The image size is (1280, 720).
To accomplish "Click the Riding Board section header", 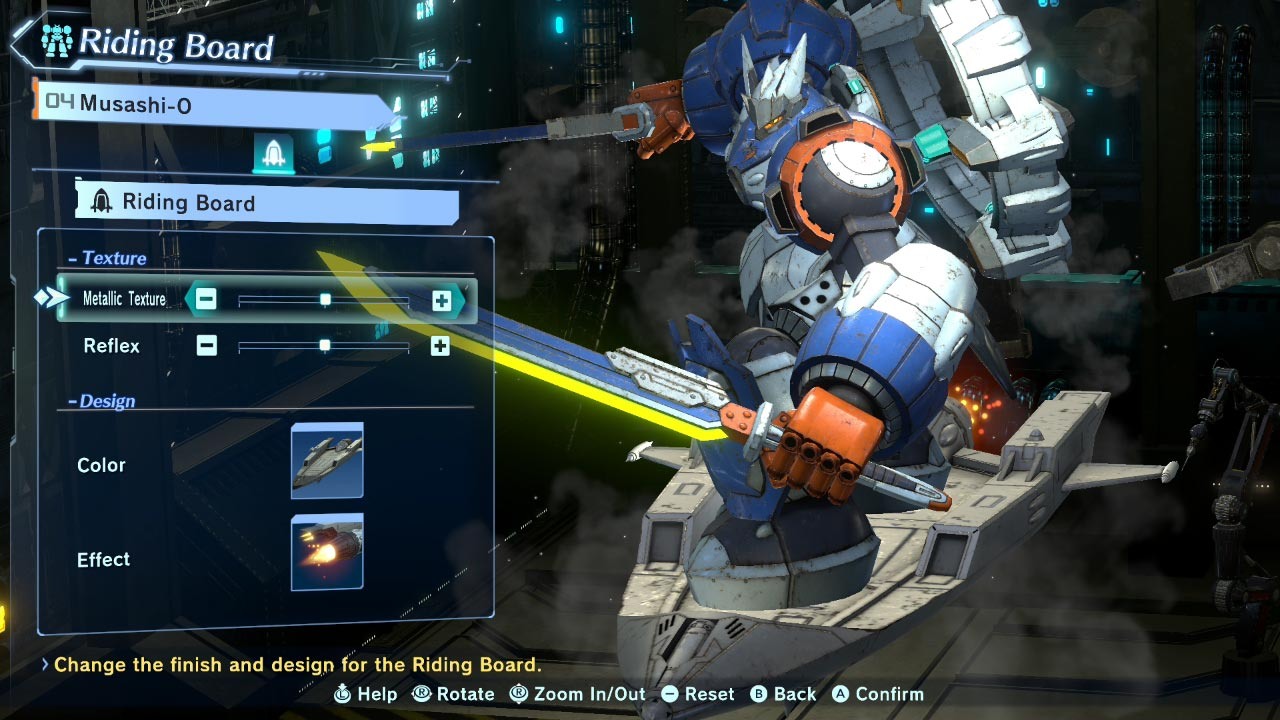I will coord(266,203).
